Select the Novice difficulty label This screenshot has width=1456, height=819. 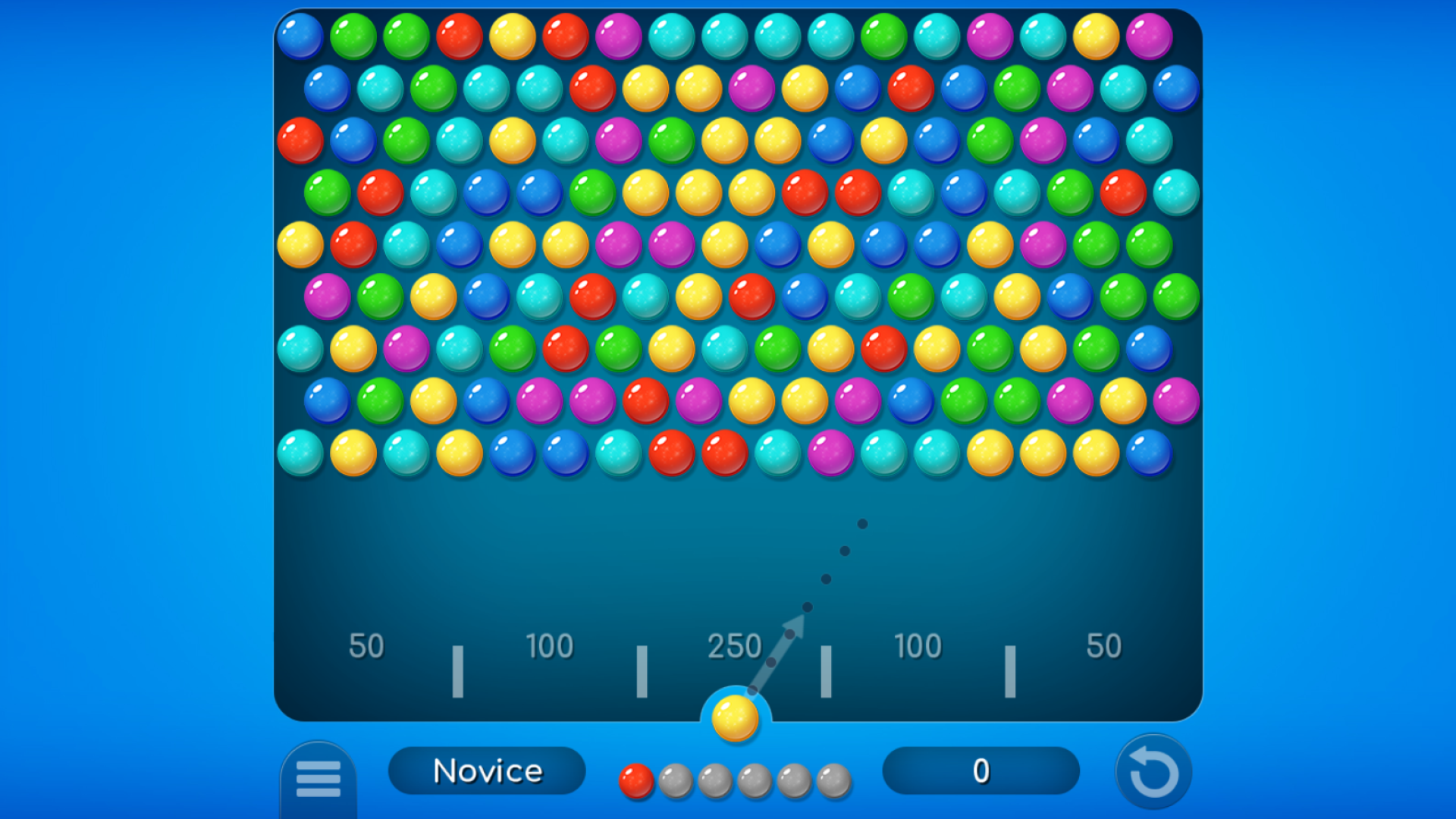(x=487, y=770)
